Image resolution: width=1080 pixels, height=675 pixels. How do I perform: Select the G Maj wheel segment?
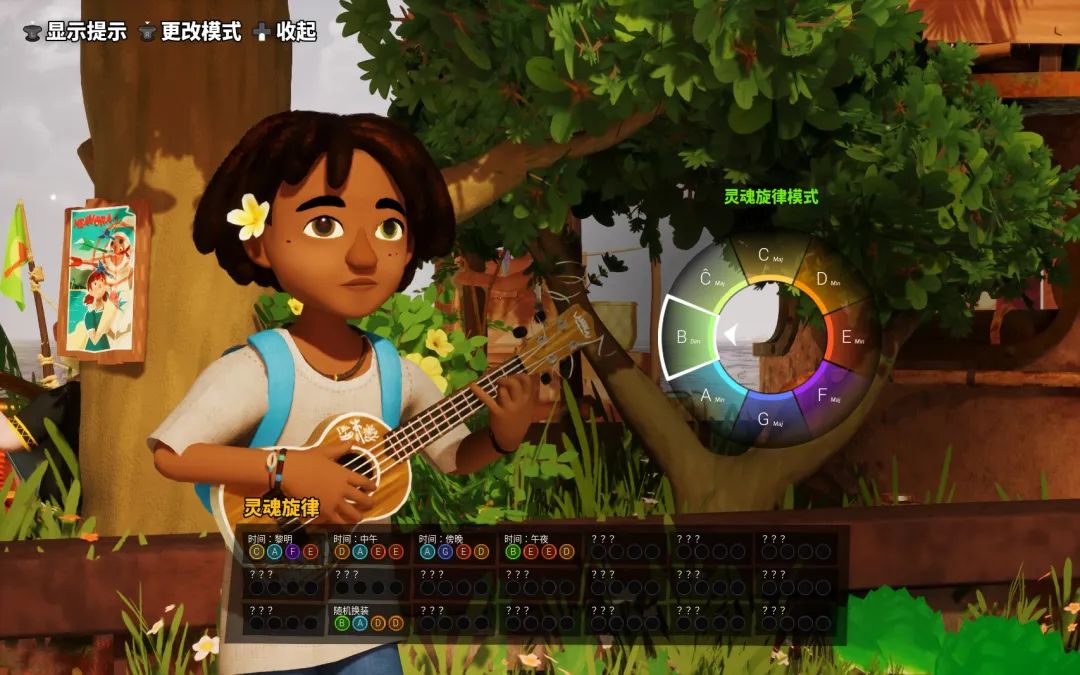[766, 418]
